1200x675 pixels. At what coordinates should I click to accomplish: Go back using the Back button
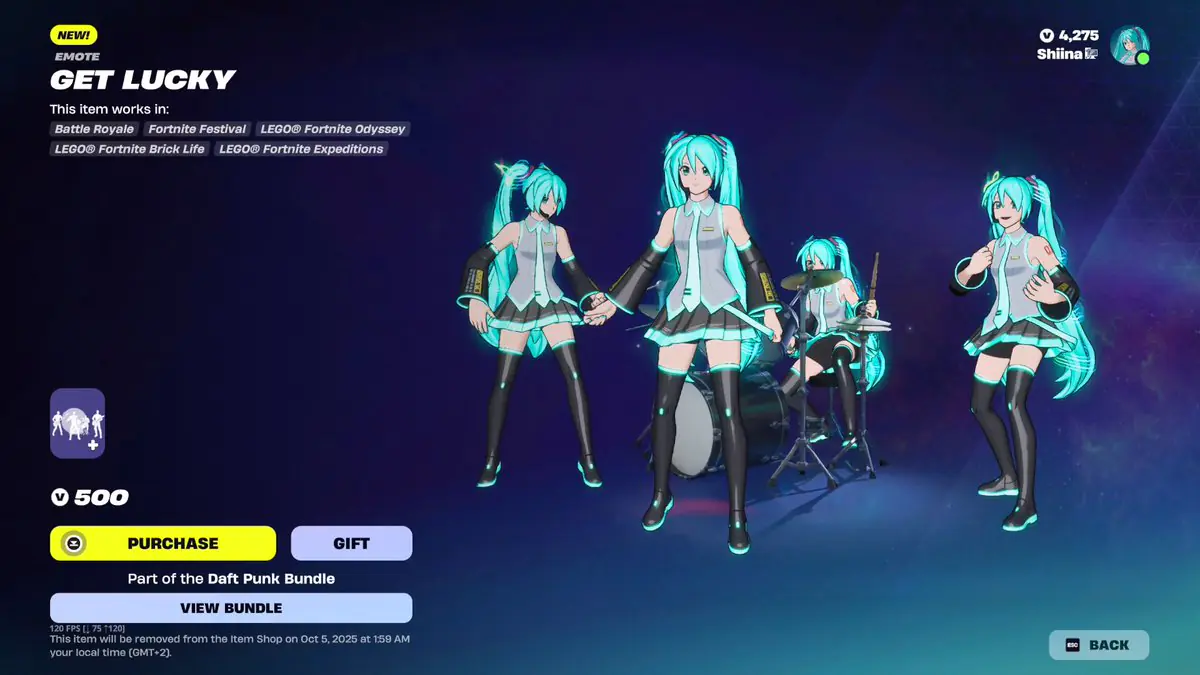point(1098,645)
